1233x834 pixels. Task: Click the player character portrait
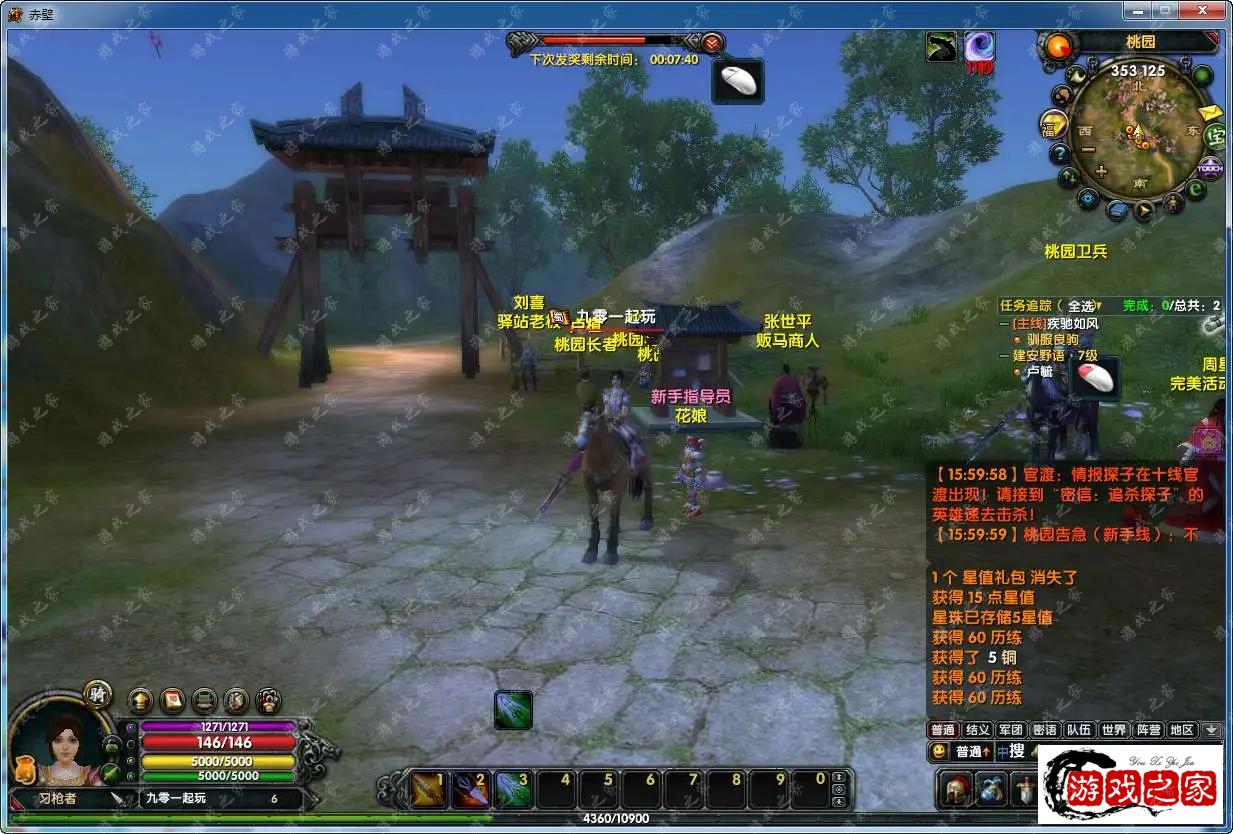point(62,748)
